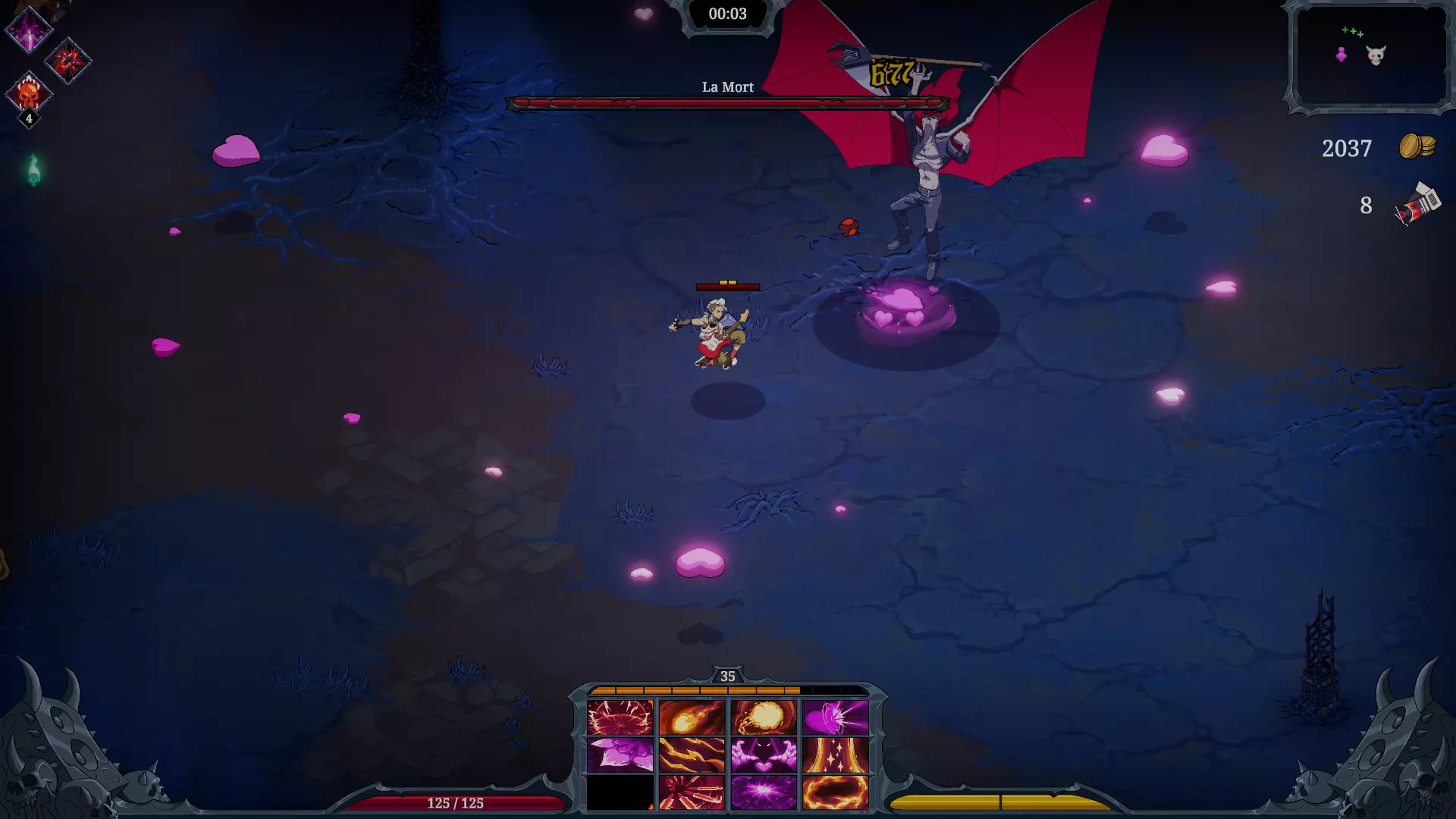Click the cassette tape icon beside the 8
The height and width of the screenshot is (819, 1456).
coord(1417,203)
